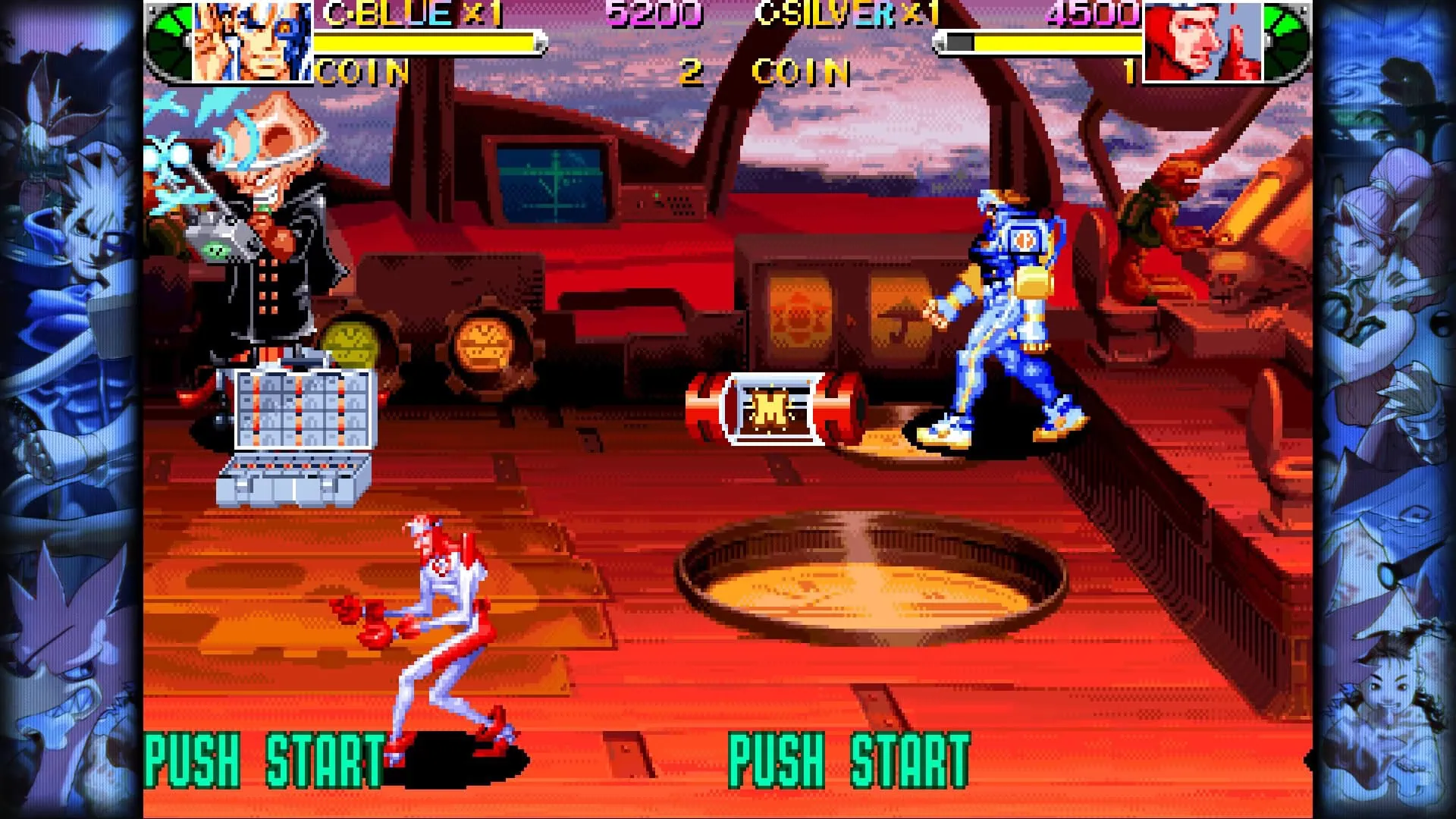Click the C-BLUE player portrait
Image resolution: width=1456 pixels, height=819 pixels.
(x=252, y=41)
